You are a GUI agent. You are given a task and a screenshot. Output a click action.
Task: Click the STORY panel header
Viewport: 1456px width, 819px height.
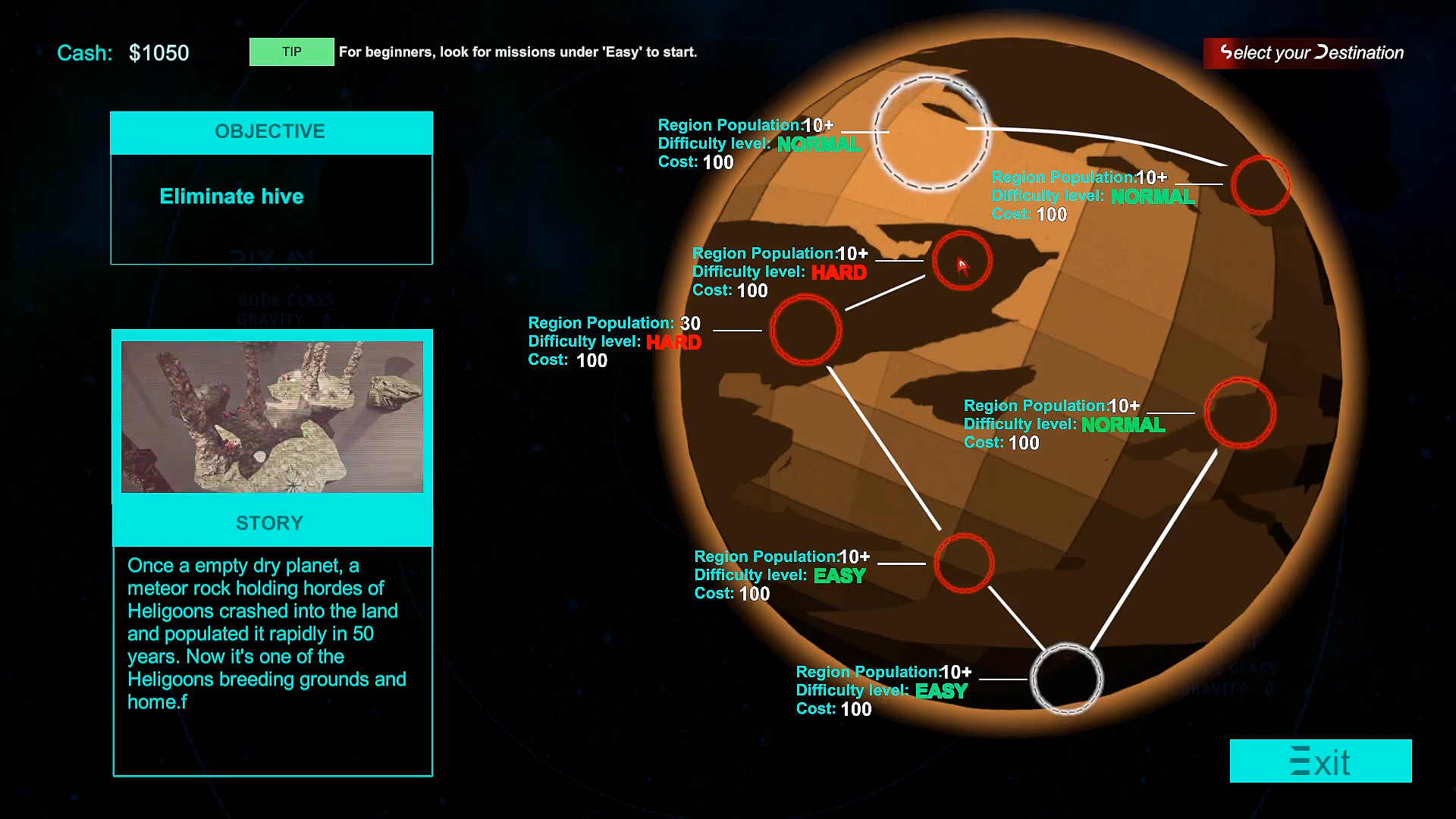[271, 522]
